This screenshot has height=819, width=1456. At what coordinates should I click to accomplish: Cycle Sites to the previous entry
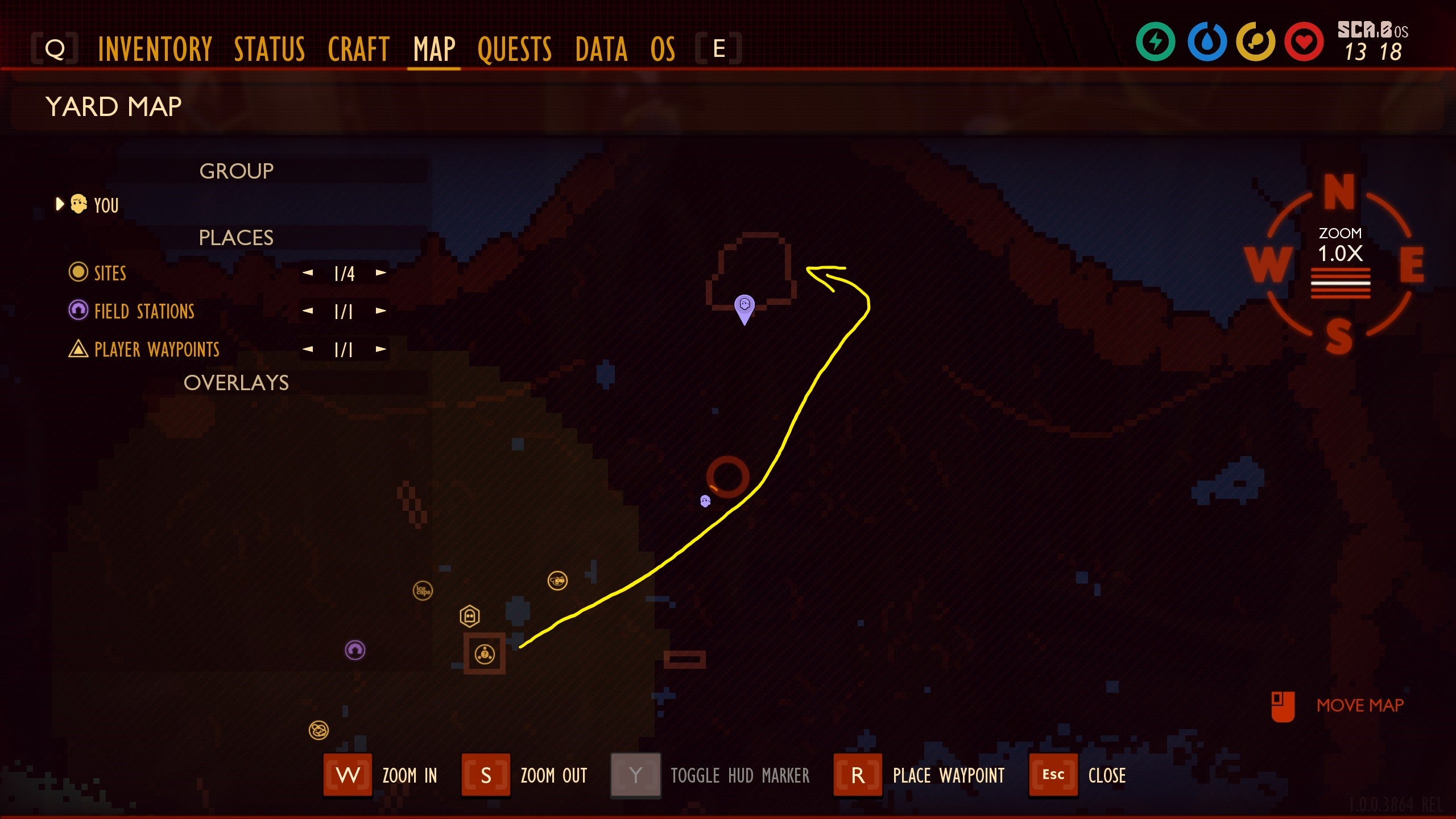click(308, 273)
